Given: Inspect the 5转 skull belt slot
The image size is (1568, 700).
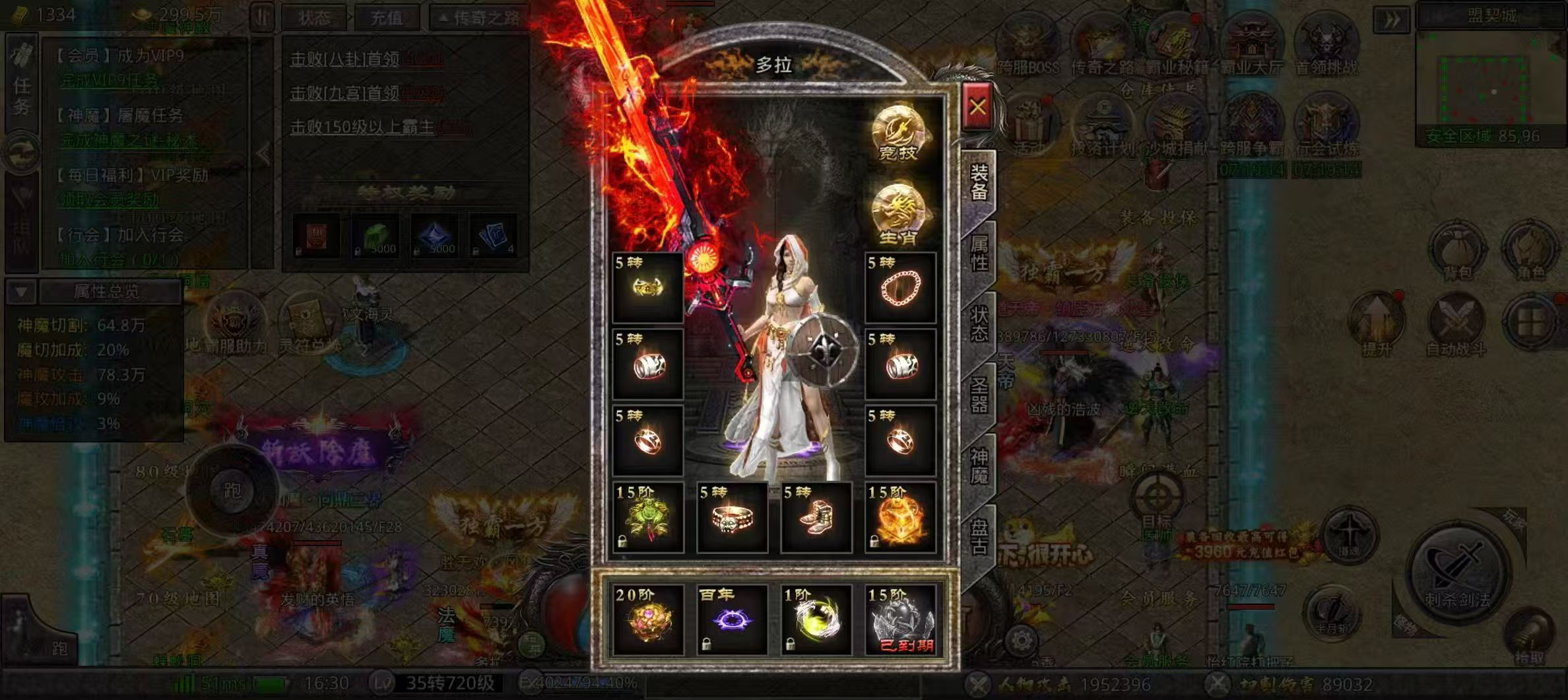Looking at the screenshot, I should [732, 517].
